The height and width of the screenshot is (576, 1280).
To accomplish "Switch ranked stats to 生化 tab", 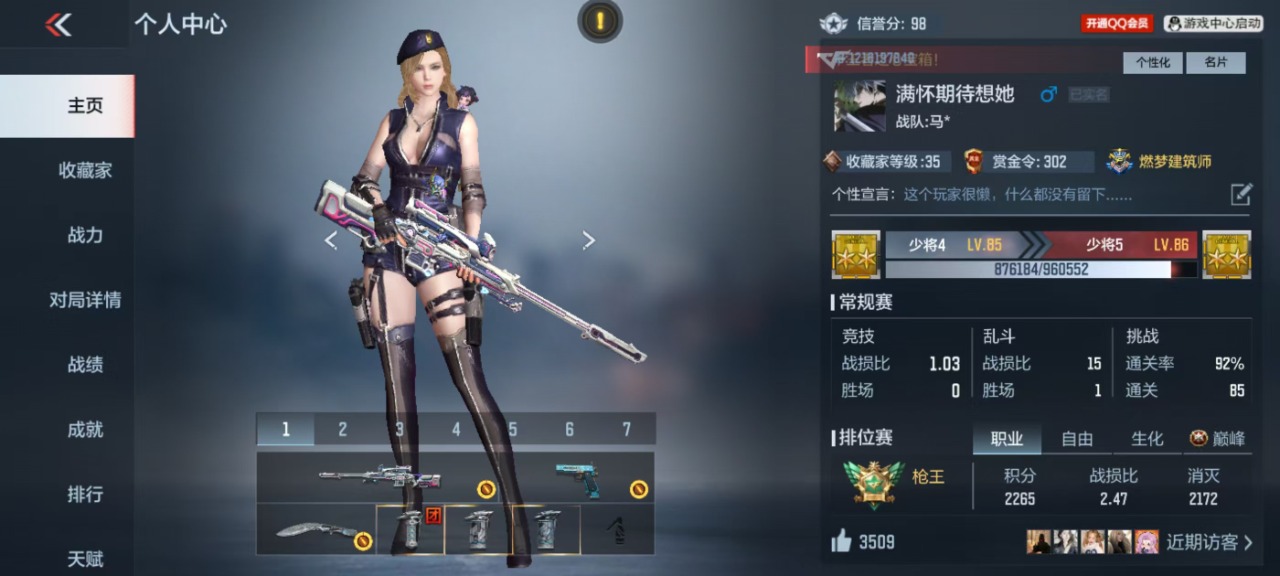I will pyautogui.click(x=1147, y=438).
